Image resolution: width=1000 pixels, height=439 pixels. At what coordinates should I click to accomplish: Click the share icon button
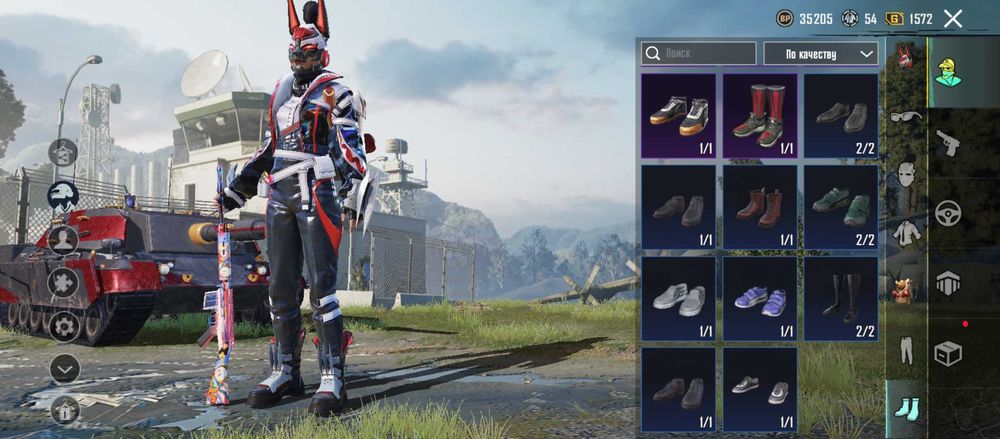click(x=63, y=153)
